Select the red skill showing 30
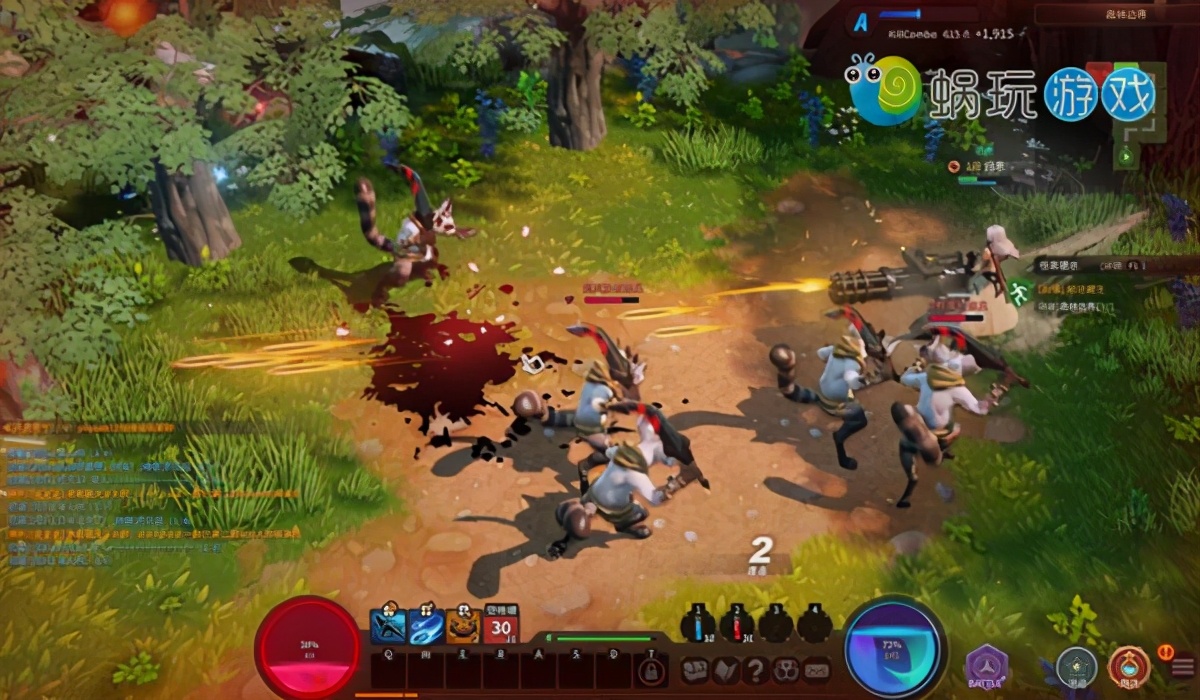Image resolution: width=1200 pixels, height=700 pixels. (x=501, y=625)
